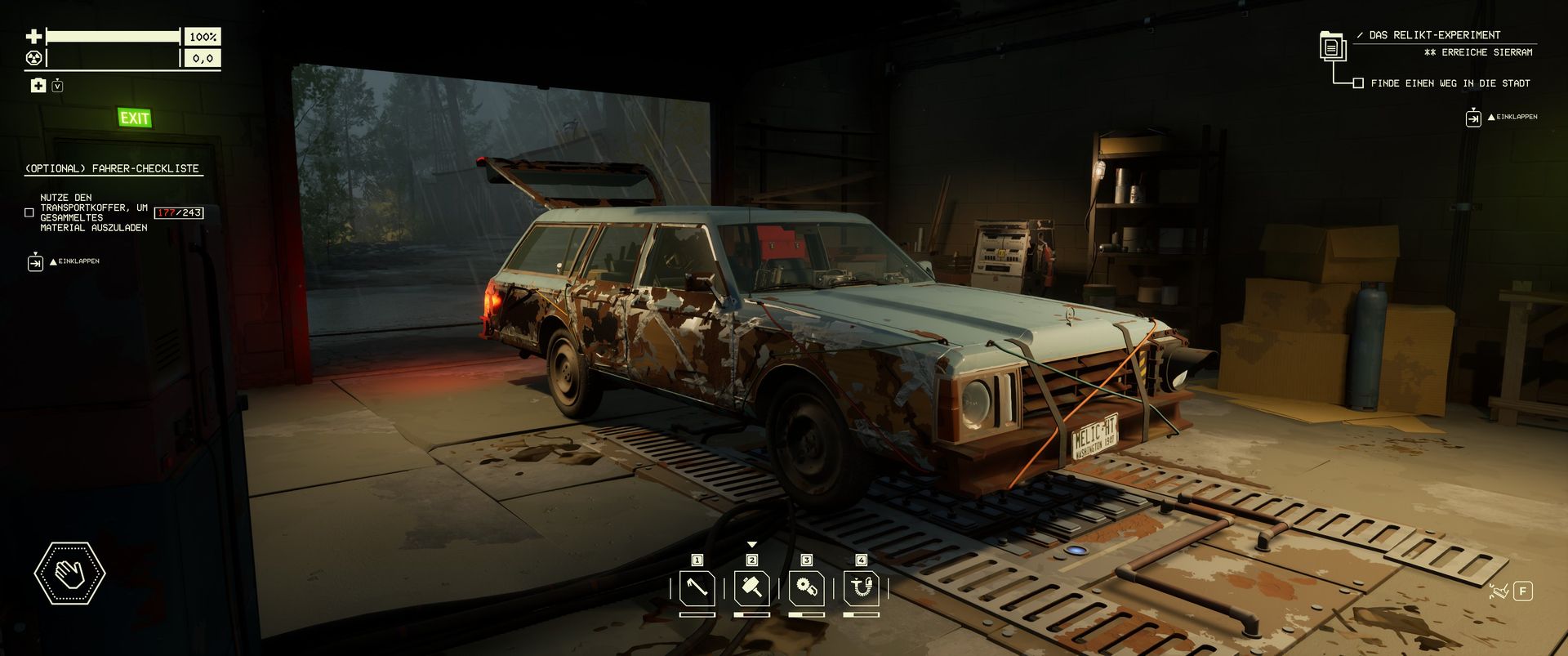Image resolution: width=1568 pixels, height=656 pixels.
Task: Check the Transportkoffer checklist task box
Action: pos(29,212)
